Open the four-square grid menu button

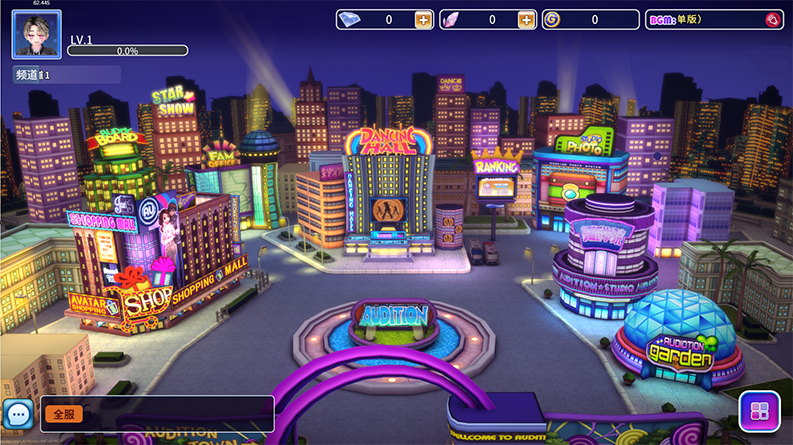click(759, 412)
